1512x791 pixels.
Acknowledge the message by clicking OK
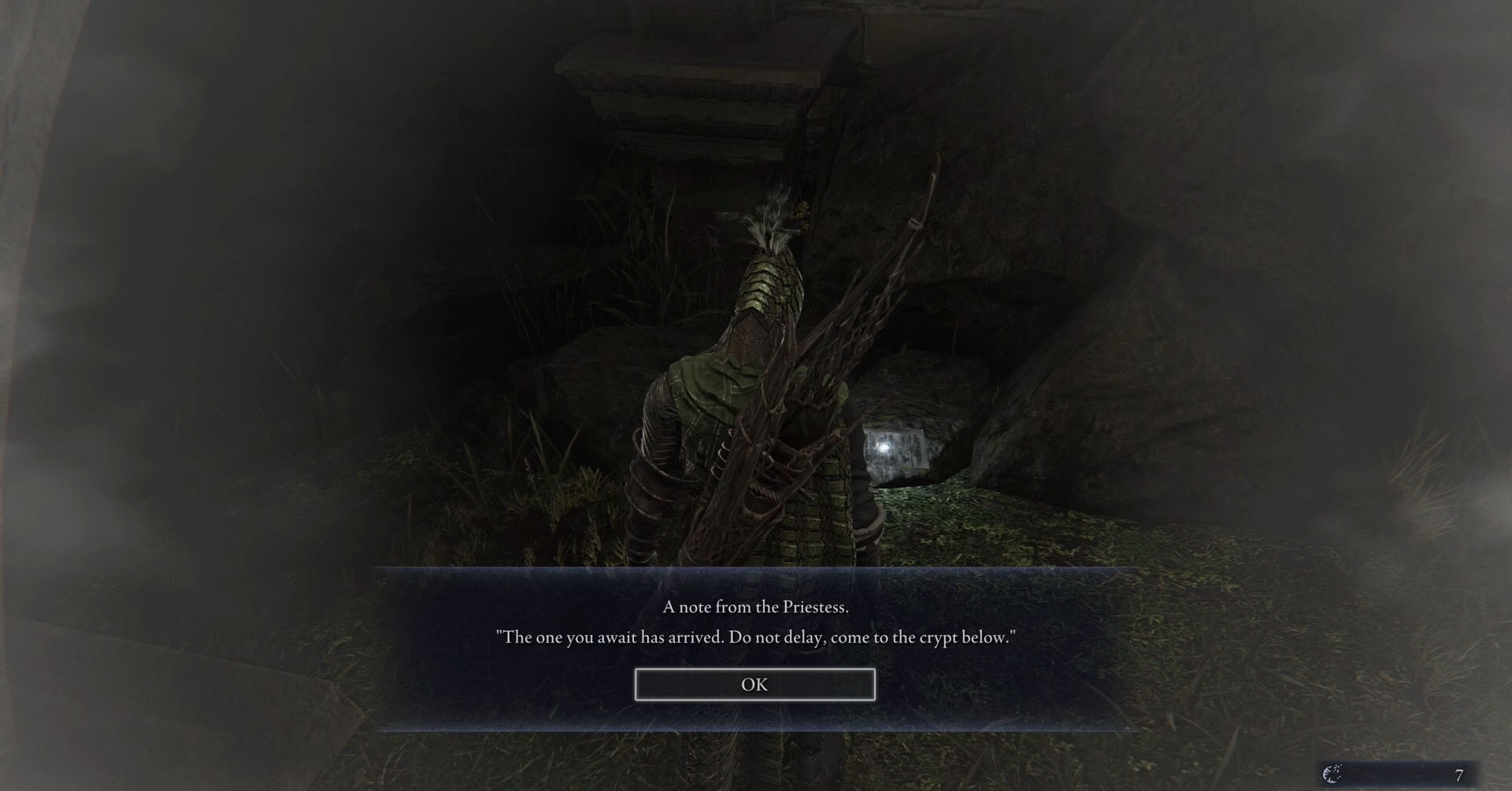click(x=754, y=684)
